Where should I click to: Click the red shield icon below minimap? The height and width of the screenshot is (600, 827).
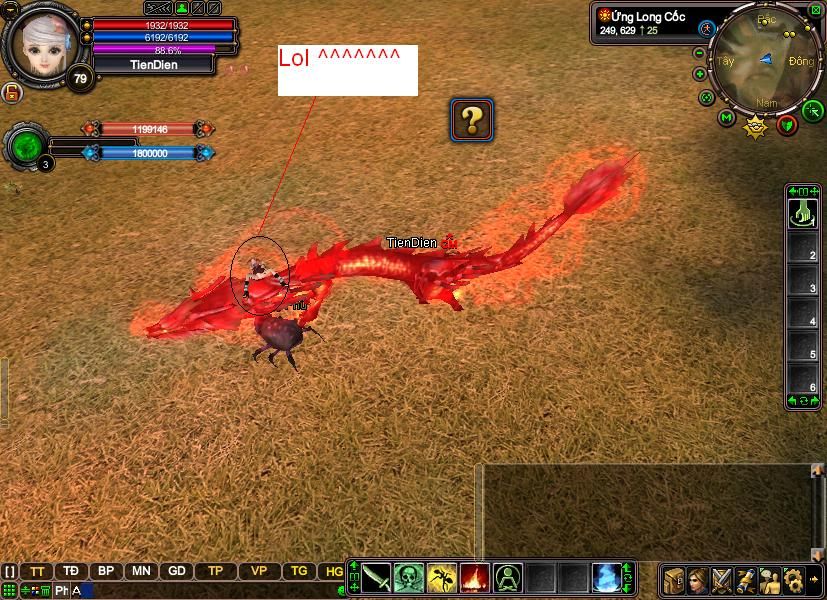click(x=787, y=123)
